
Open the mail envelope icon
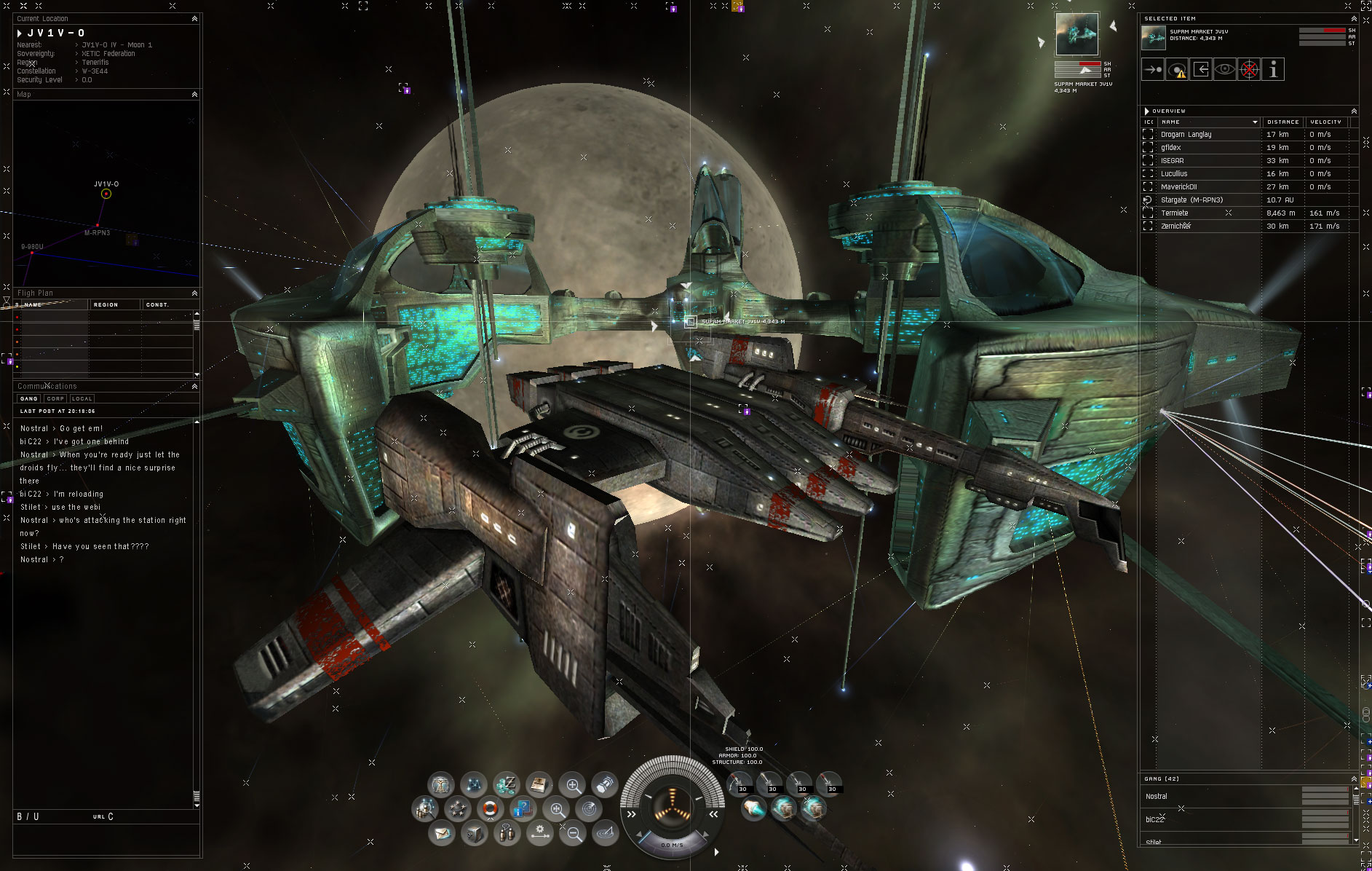point(441,832)
